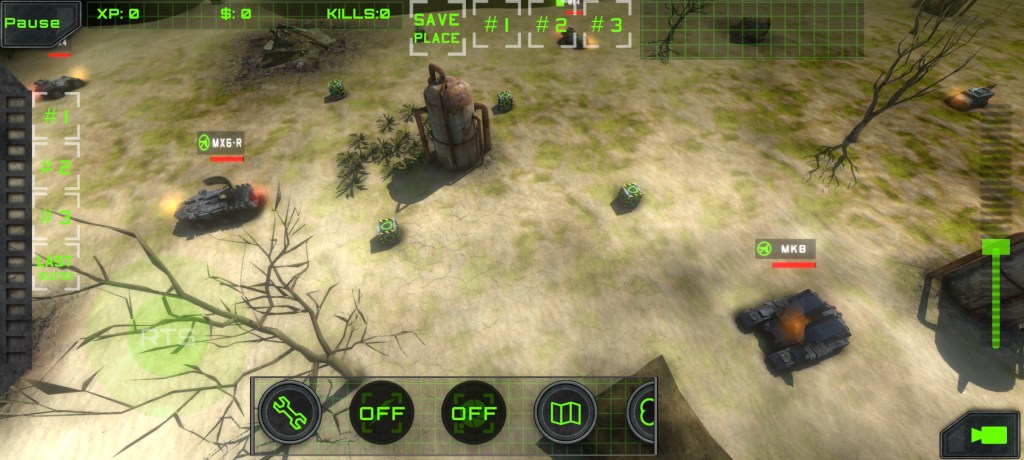Screen dimensions: 1024x460
Task: Select the #1 button above the LAST button
Action: point(56,116)
